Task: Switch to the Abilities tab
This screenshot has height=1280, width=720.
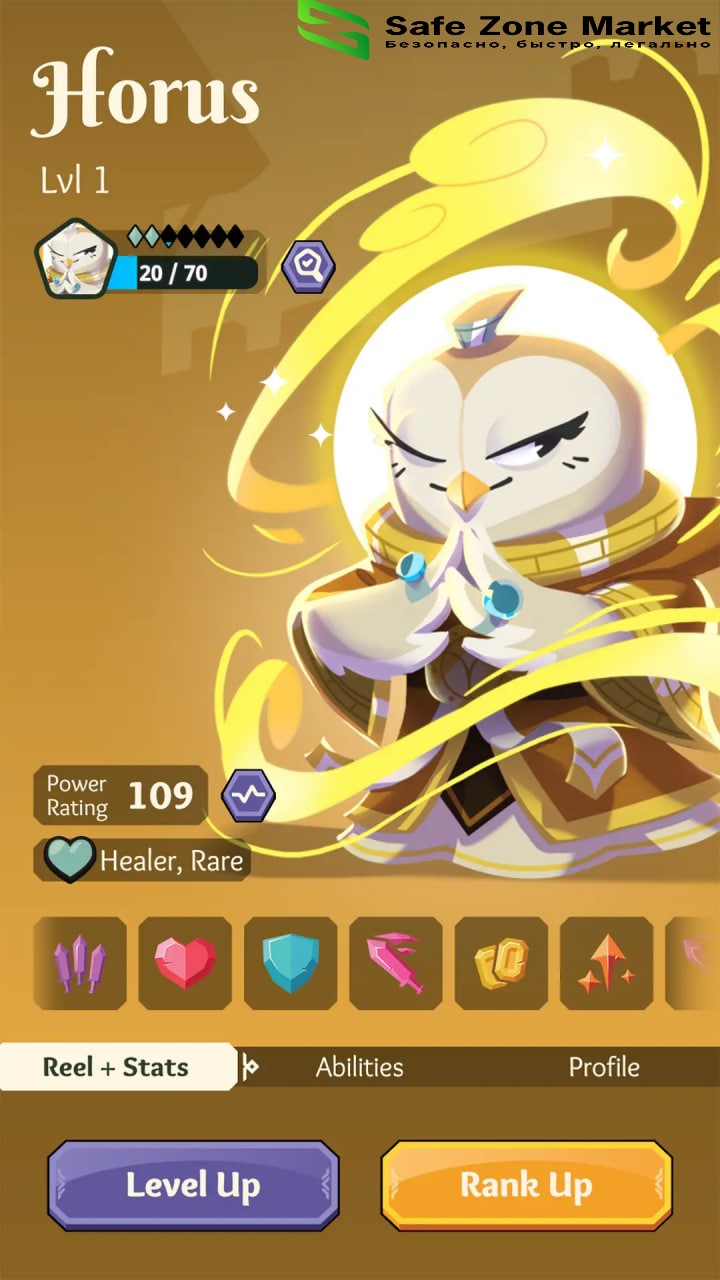Action: coord(359,1067)
